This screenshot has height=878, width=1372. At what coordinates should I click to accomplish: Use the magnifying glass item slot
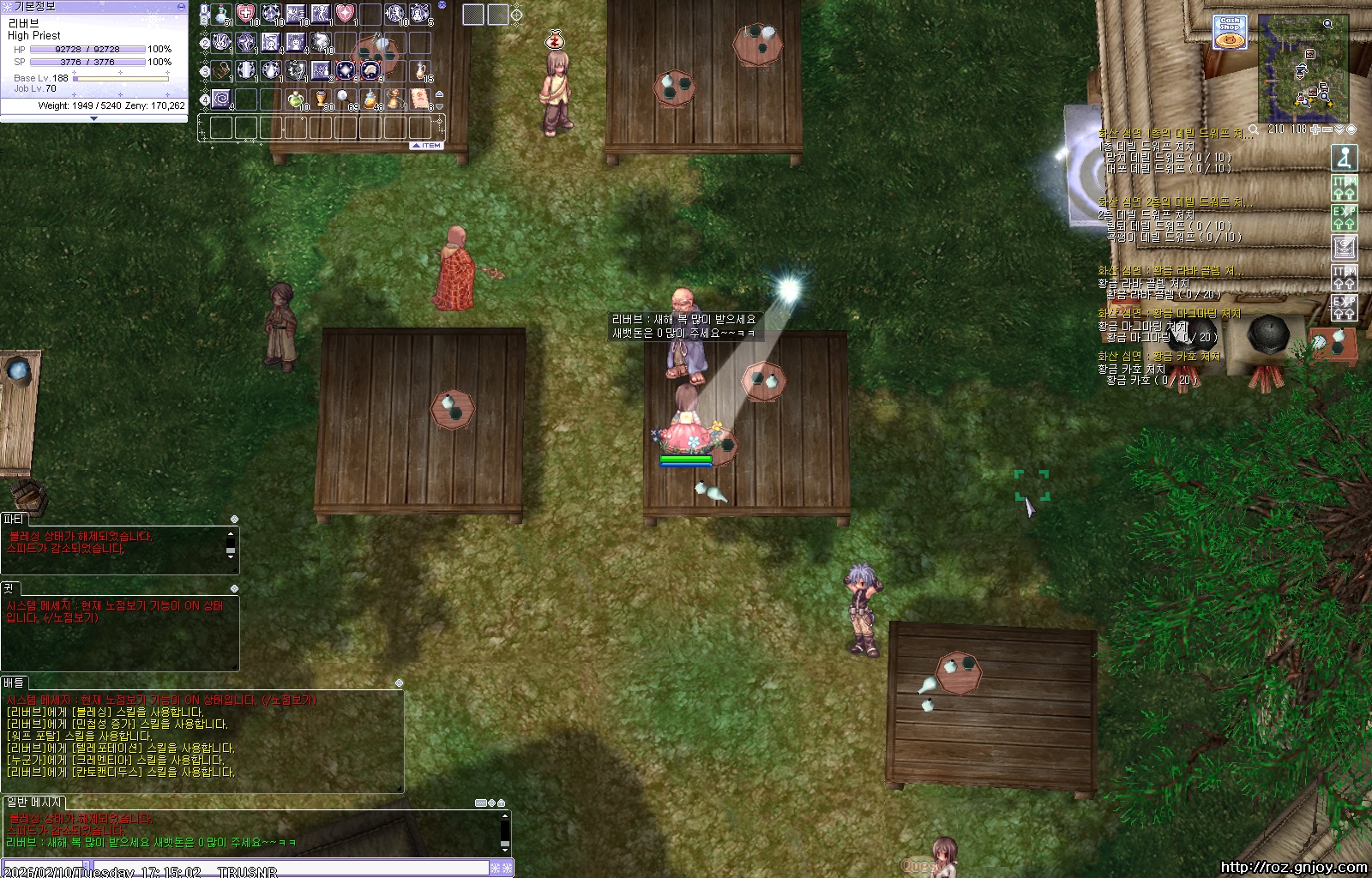tap(345, 99)
